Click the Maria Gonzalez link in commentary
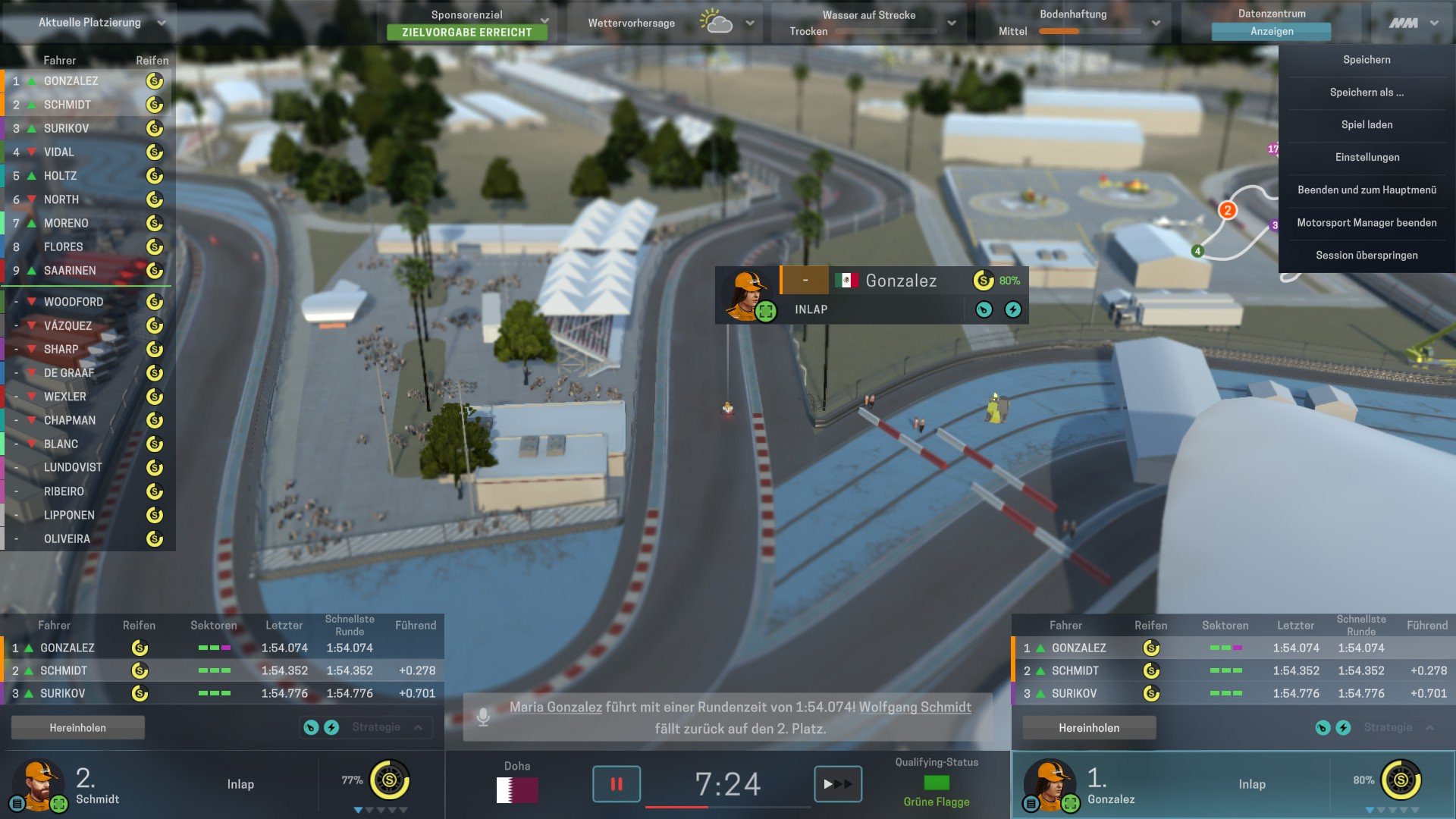This screenshot has width=1456, height=819. pos(556,708)
